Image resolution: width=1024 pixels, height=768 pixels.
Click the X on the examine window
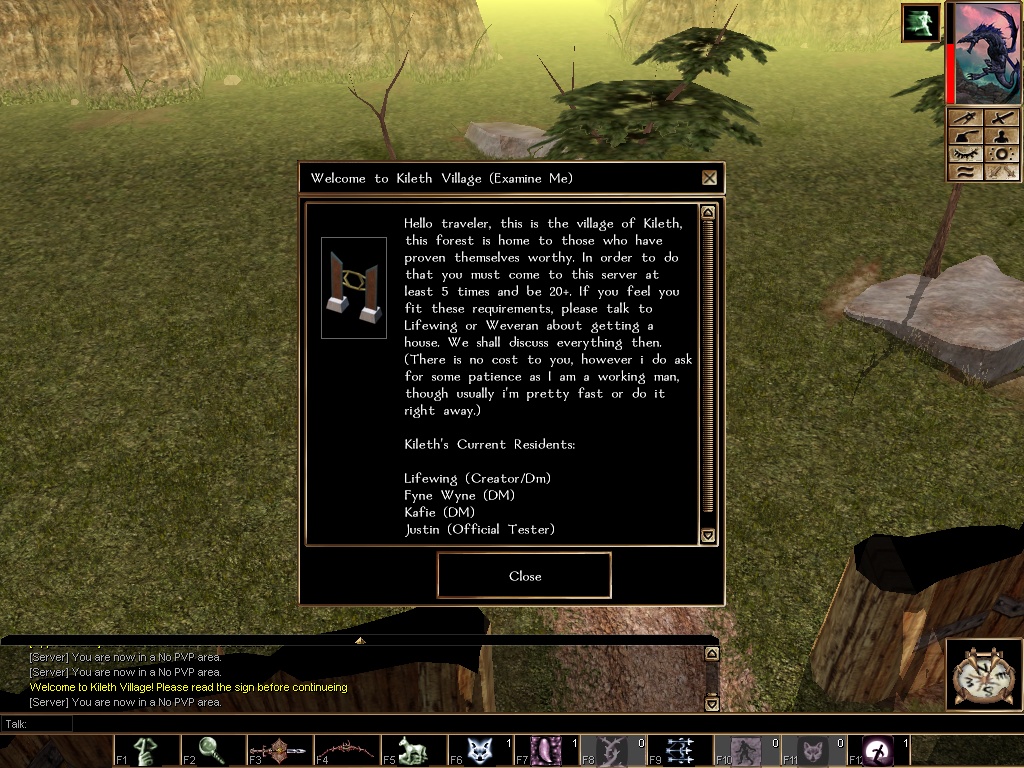pyautogui.click(x=709, y=178)
